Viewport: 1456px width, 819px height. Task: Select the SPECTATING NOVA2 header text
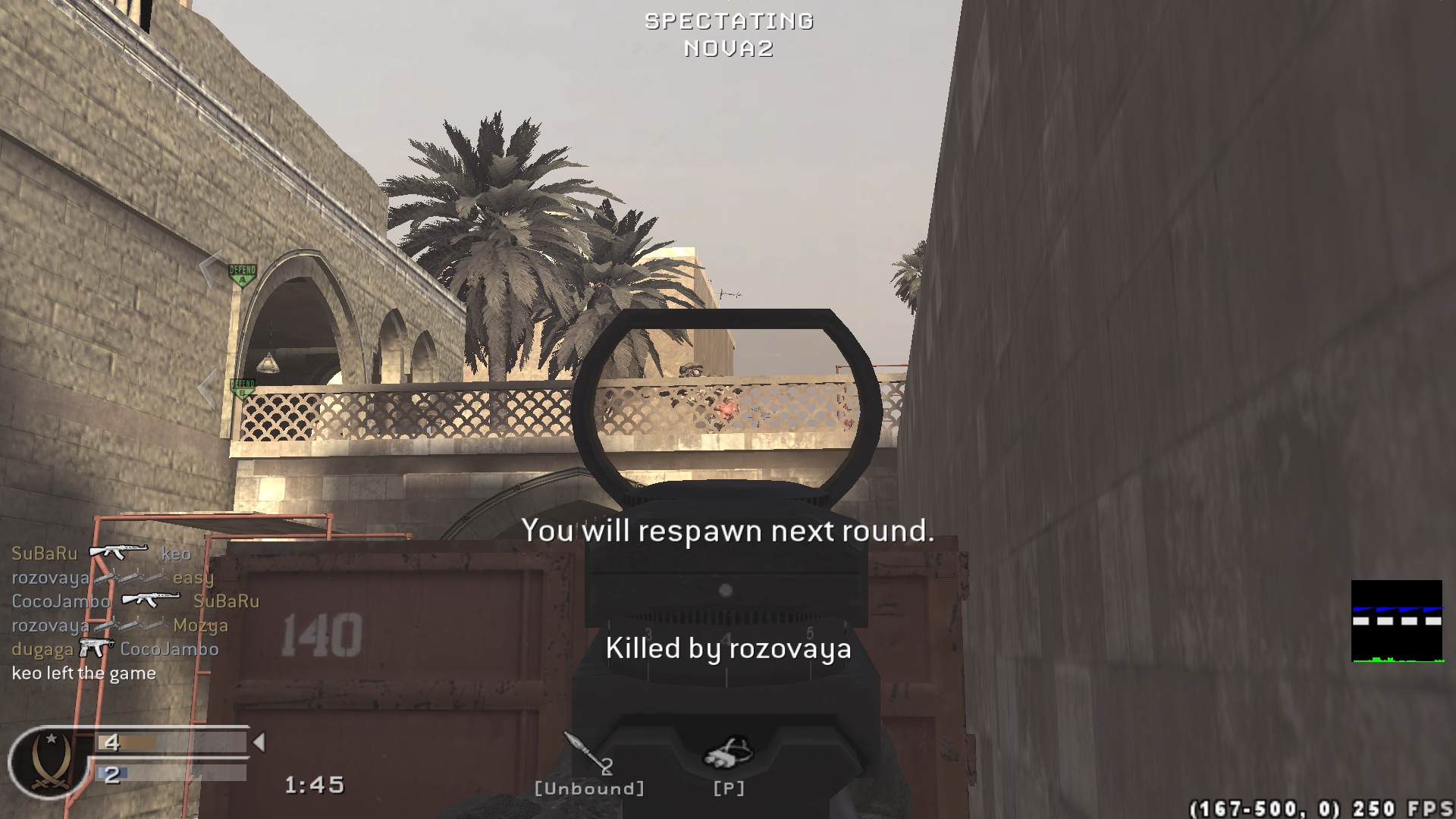point(726,34)
